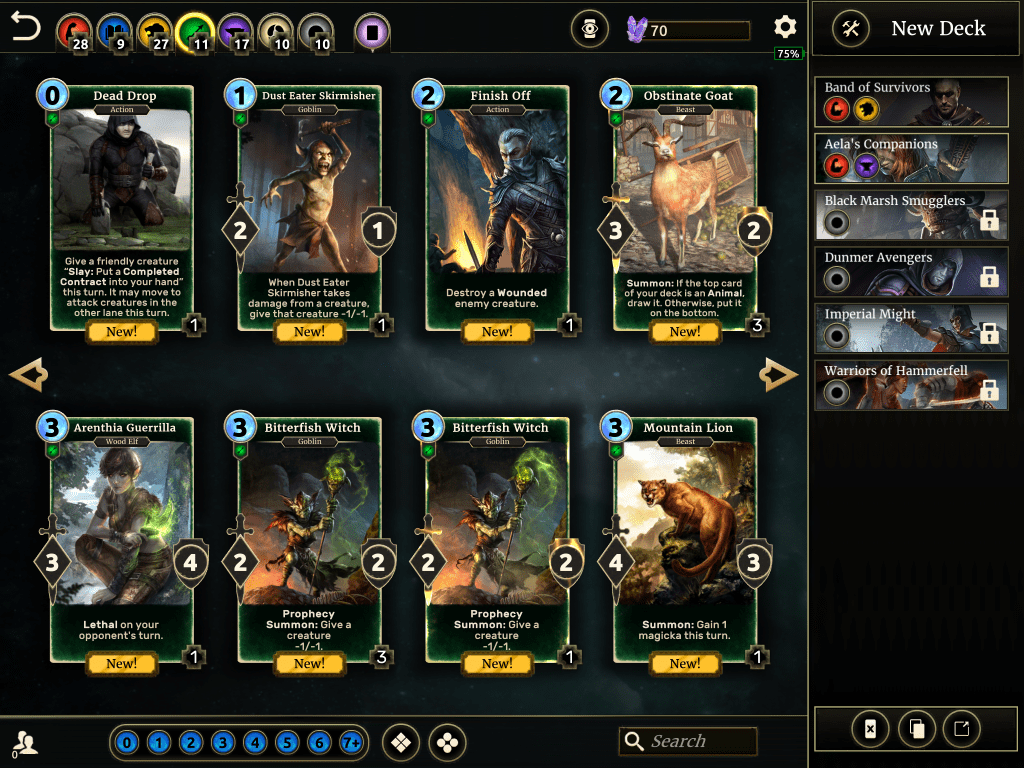This screenshot has width=1024, height=768.
Task: Toggle the eye view filter
Action: [x=590, y=30]
